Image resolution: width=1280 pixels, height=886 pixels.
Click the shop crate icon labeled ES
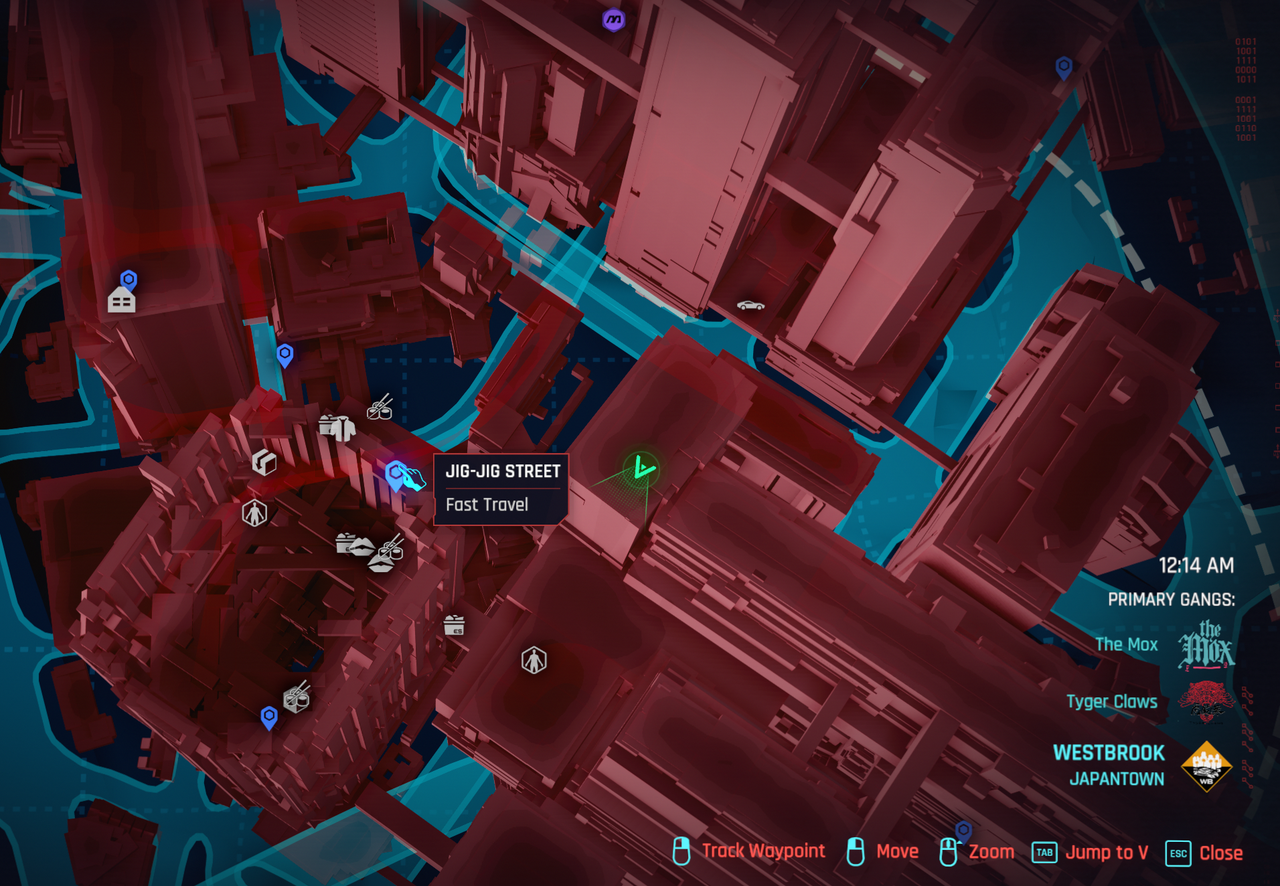click(x=454, y=626)
